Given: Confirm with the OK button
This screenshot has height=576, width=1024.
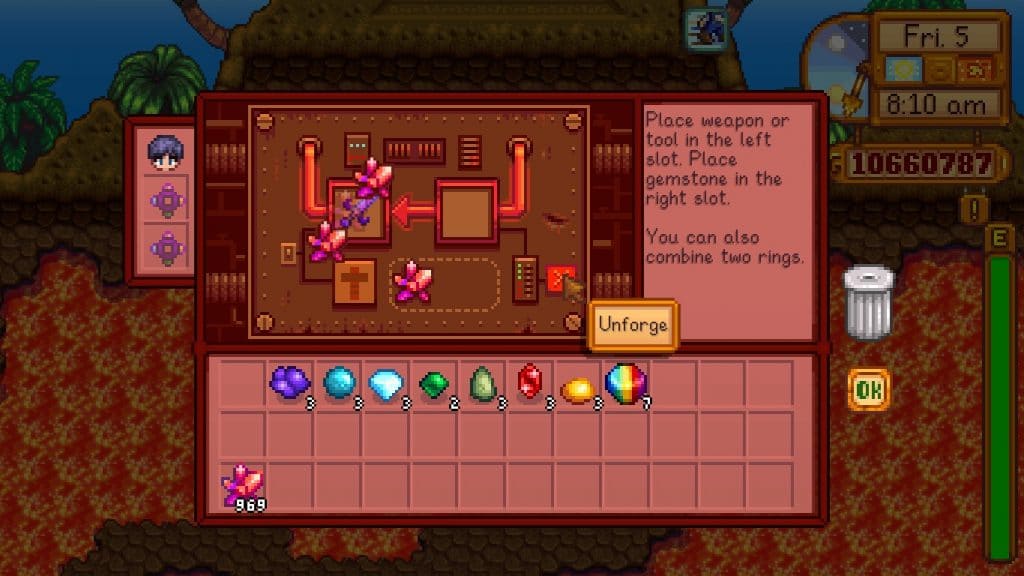Looking at the screenshot, I should click(868, 390).
